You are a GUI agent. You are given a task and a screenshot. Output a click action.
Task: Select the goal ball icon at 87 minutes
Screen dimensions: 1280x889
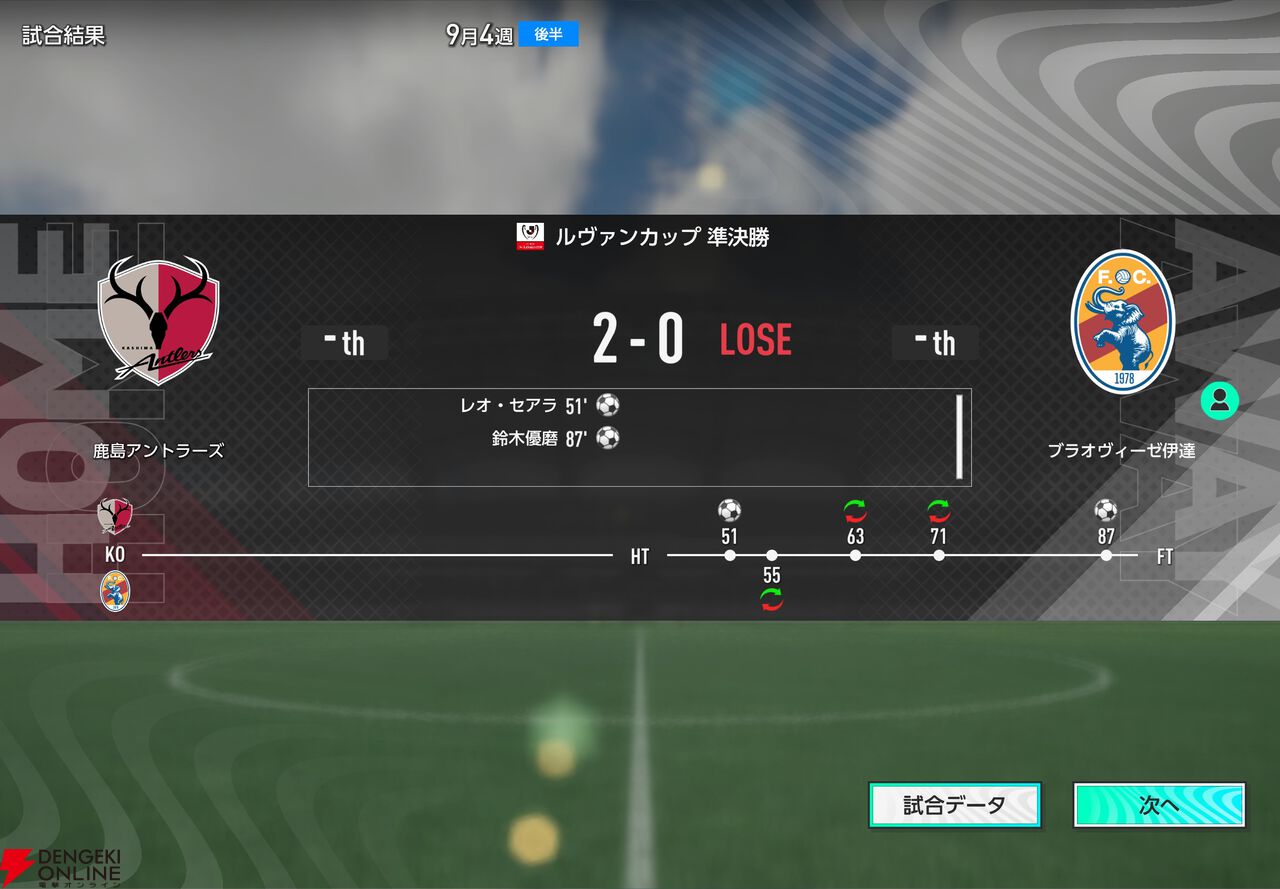point(1105,510)
